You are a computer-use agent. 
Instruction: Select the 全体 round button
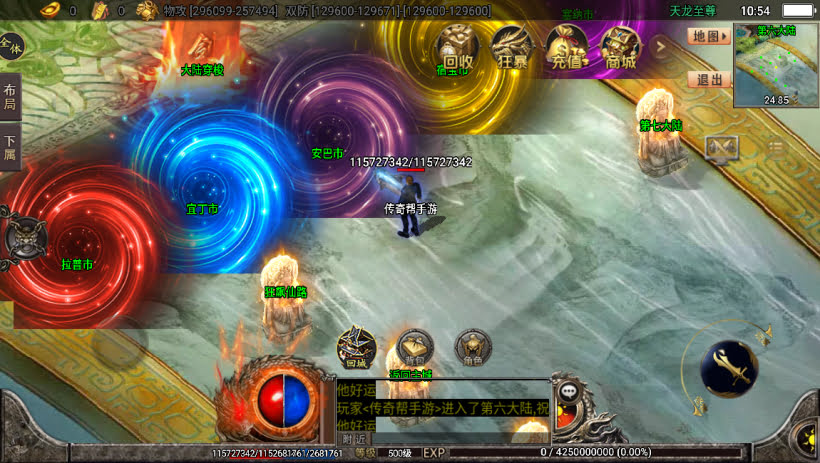click(12, 45)
